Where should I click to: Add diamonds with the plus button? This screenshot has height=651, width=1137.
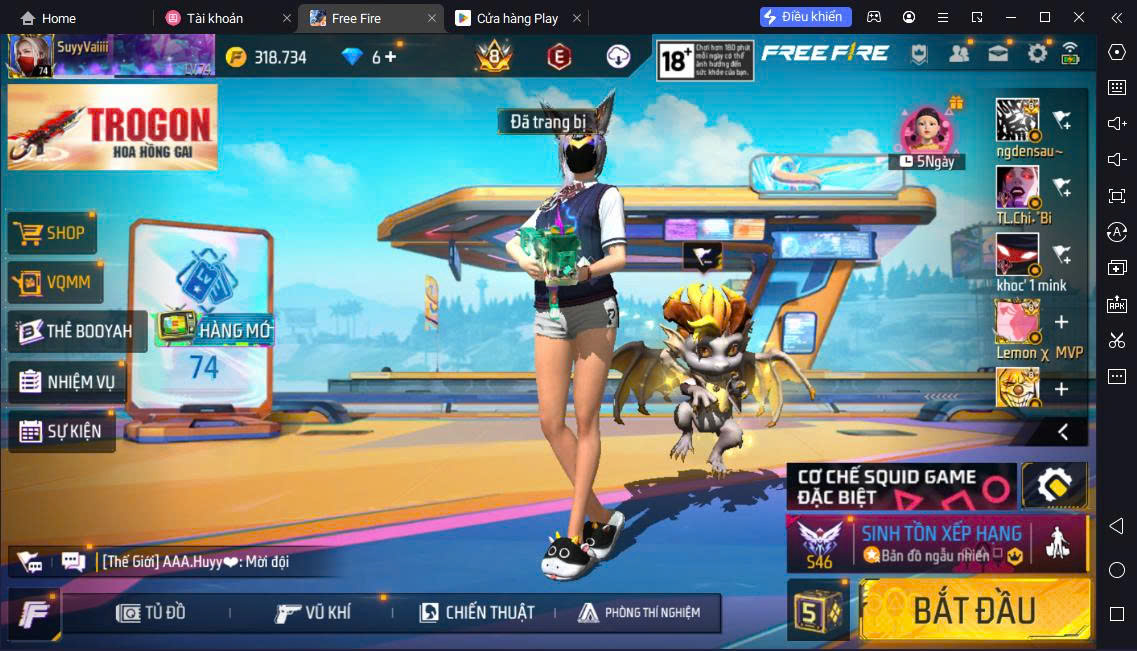[391, 57]
